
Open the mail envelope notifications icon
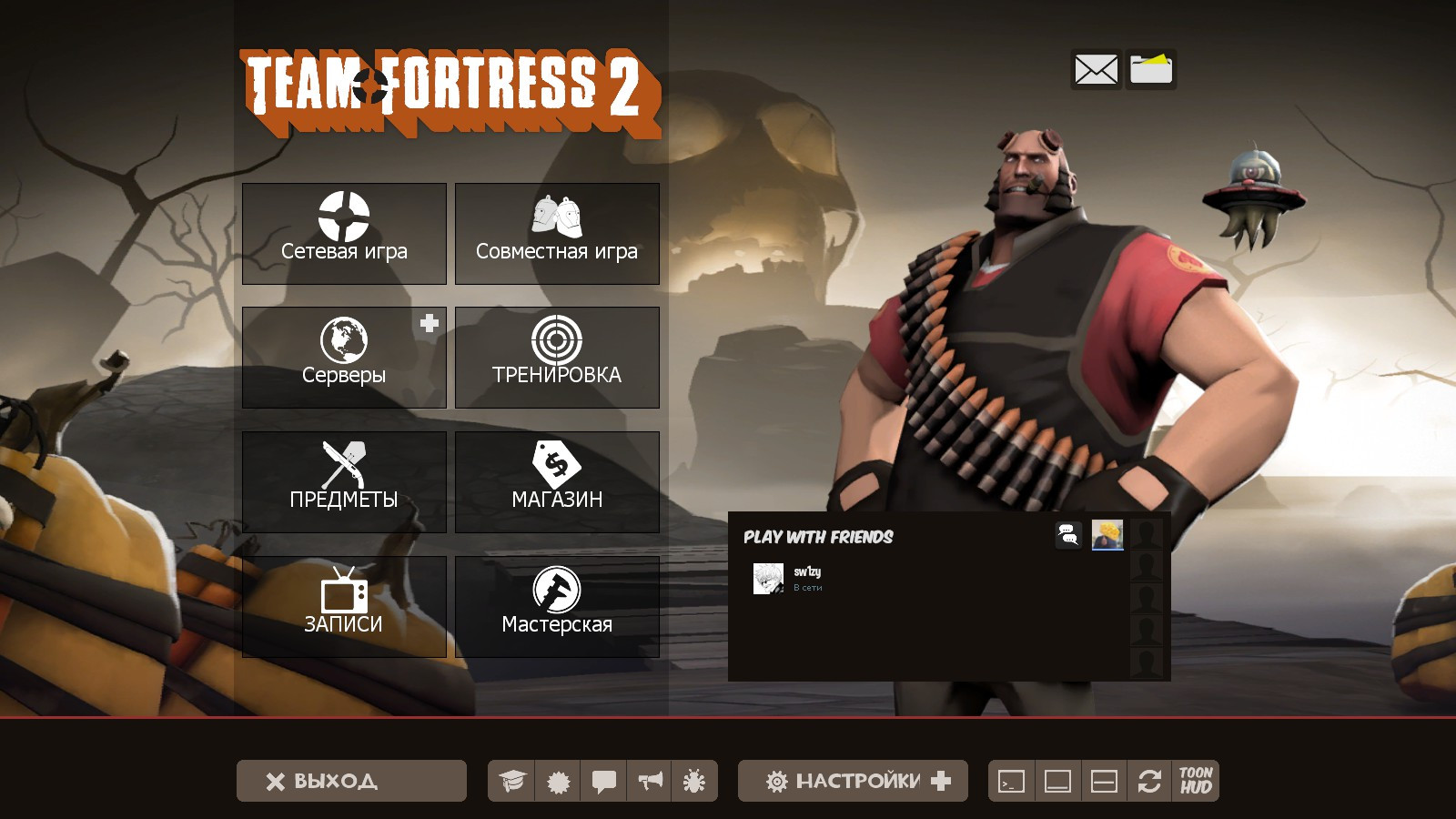(1096, 69)
